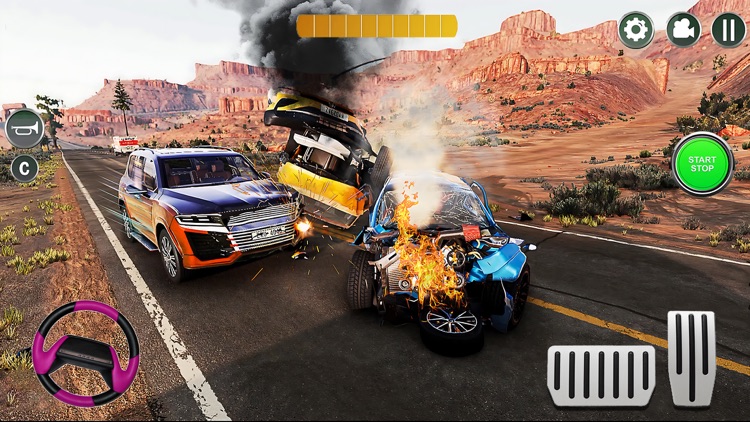
Task: Hit the wide brake pedal
Action: click(601, 375)
